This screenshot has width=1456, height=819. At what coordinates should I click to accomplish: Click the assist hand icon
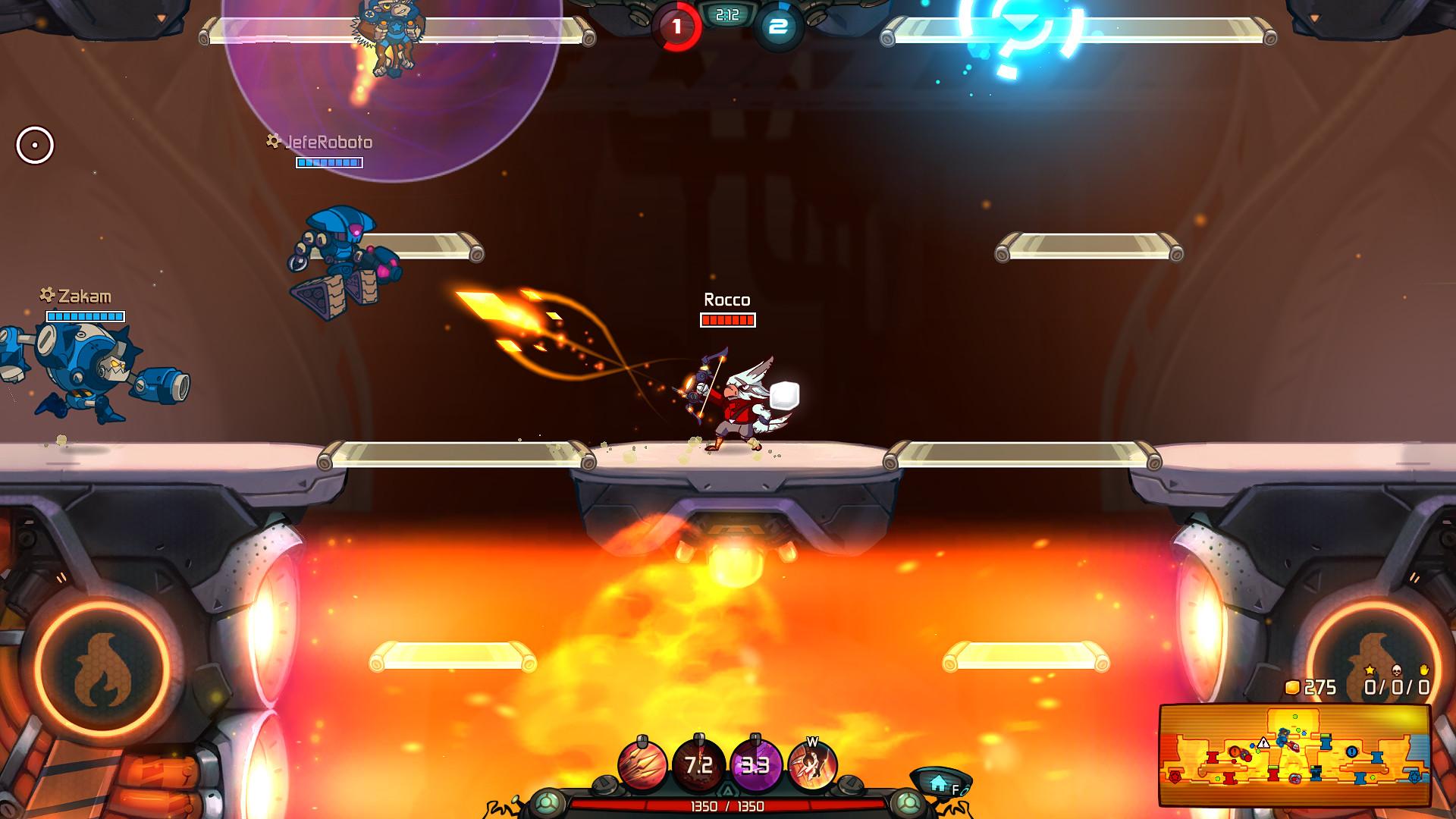tap(1424, 670)
